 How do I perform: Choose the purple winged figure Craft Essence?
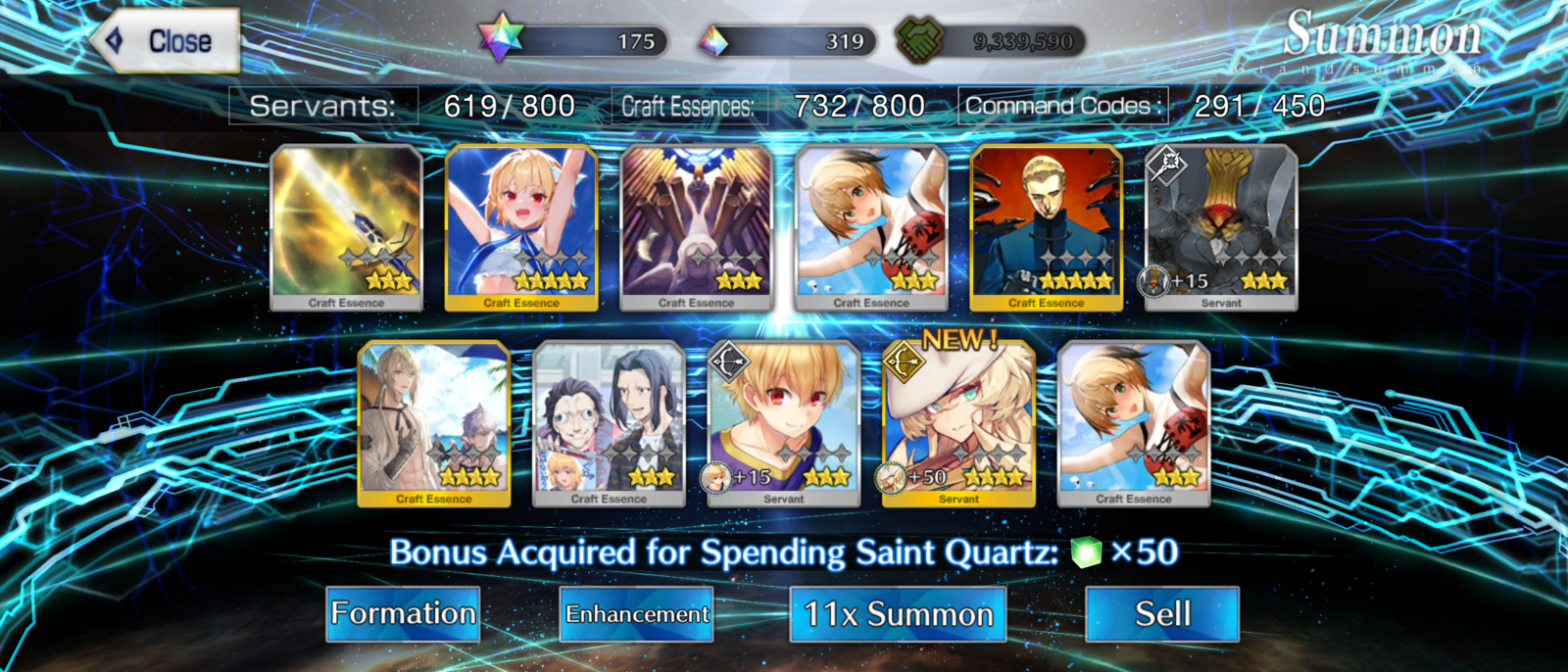(696, 227)
